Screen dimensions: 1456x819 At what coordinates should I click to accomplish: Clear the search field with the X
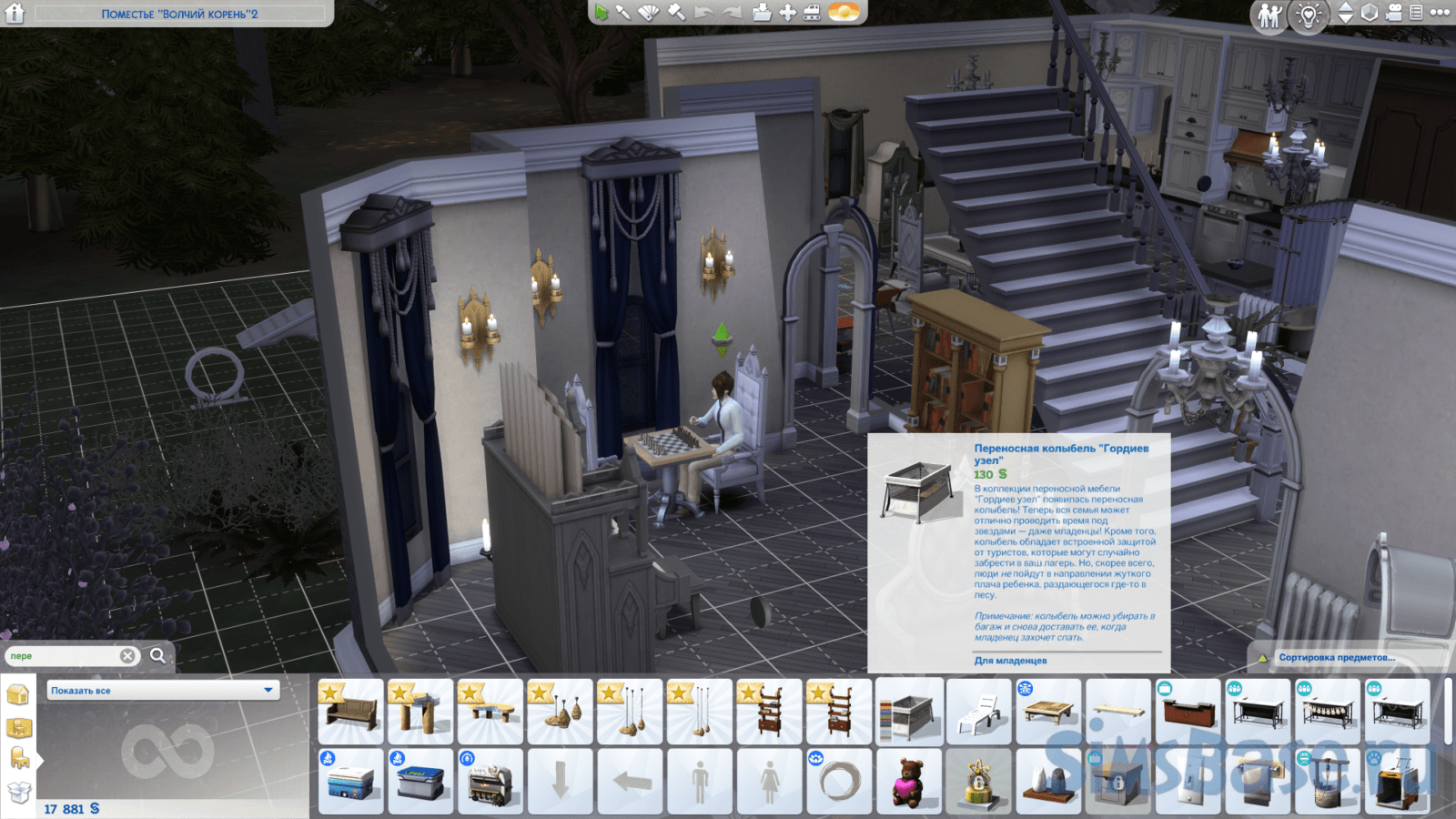pos(128,656)
